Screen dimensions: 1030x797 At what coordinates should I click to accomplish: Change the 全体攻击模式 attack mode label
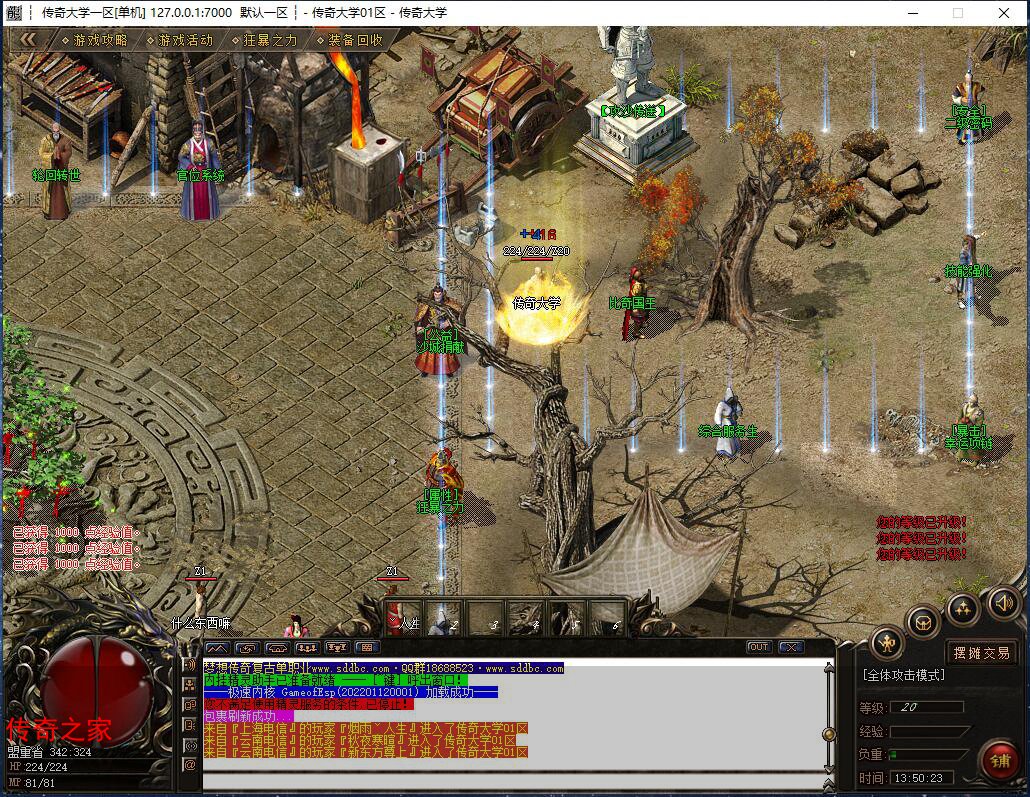pyautogui.click(x=902, y=676)
